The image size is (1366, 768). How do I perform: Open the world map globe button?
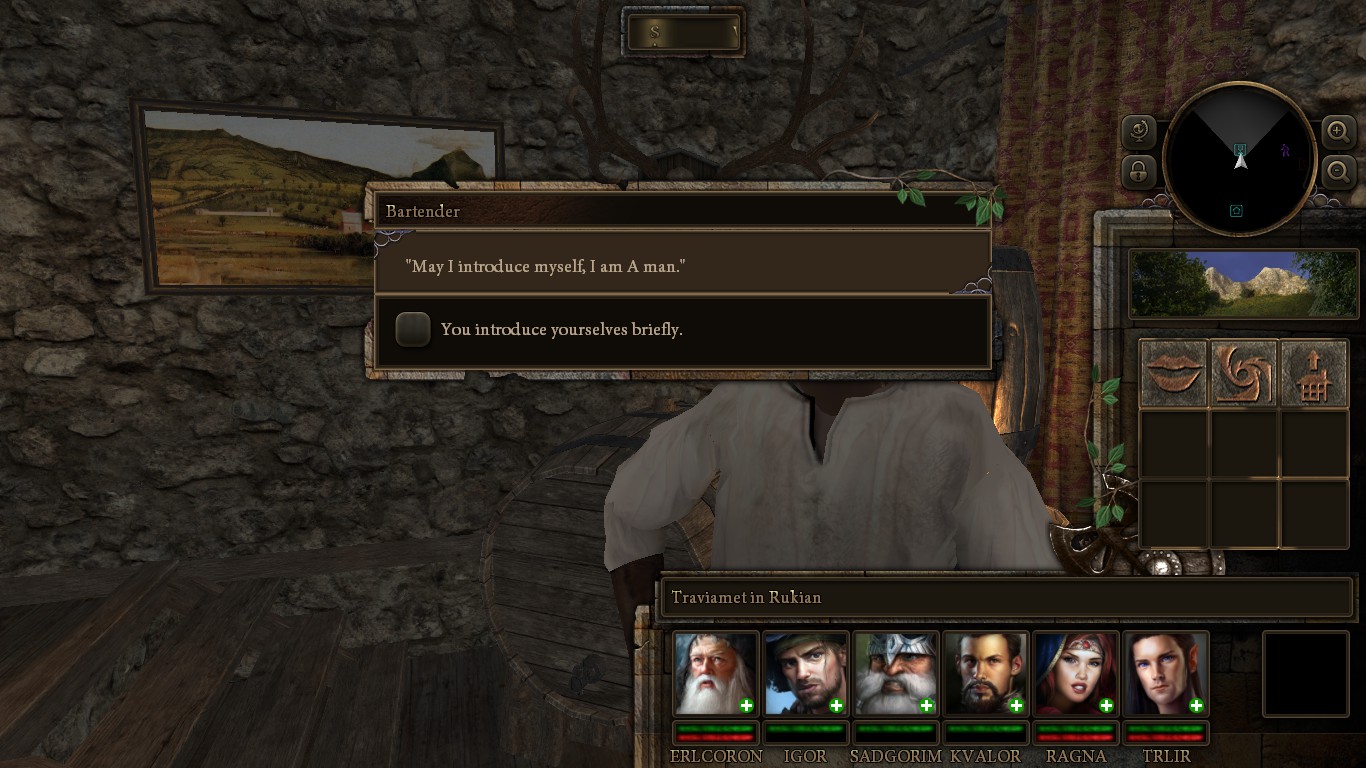1139,131
